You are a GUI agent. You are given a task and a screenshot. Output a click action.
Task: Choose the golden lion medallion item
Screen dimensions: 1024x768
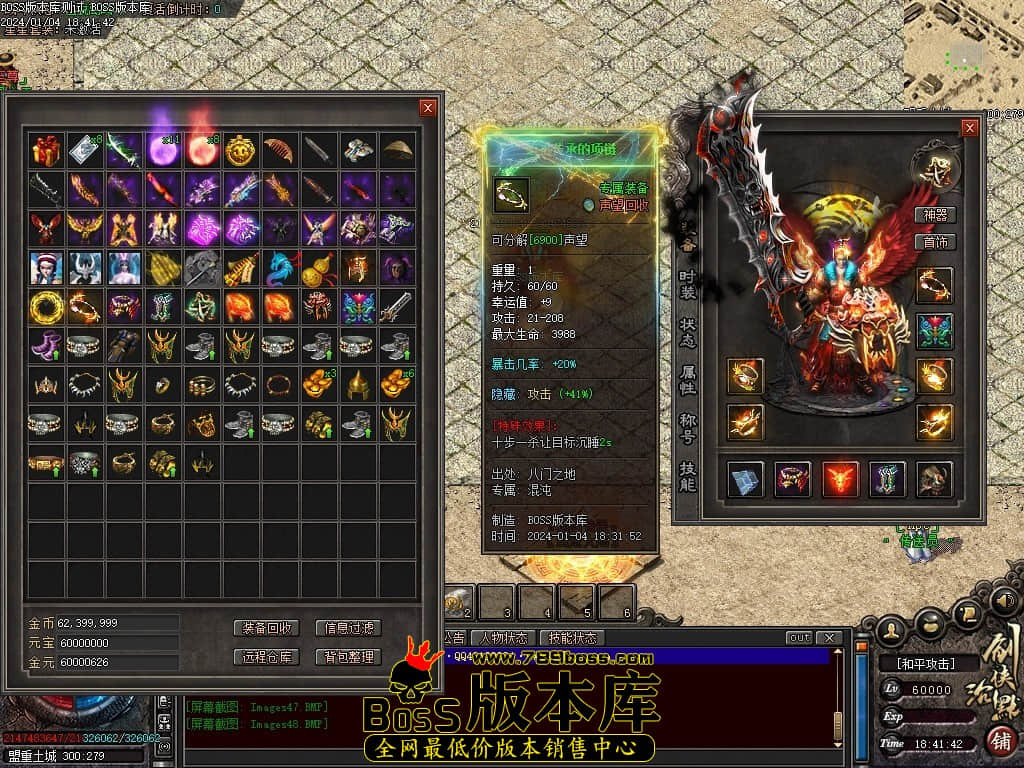click(x=241, y=151)
